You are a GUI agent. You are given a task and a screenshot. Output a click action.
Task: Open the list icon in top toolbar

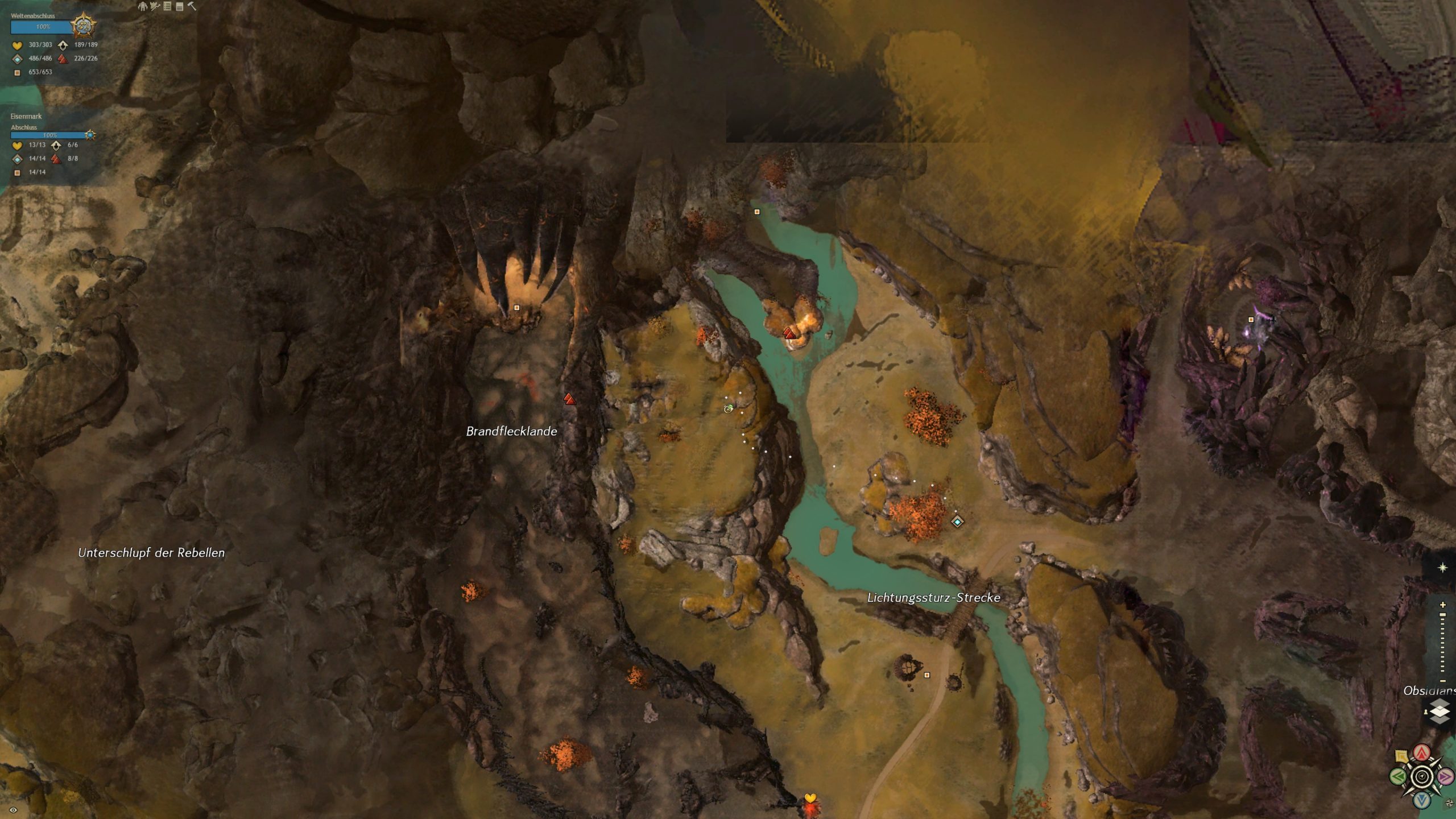pyautogui.click(x=167, y=6)
